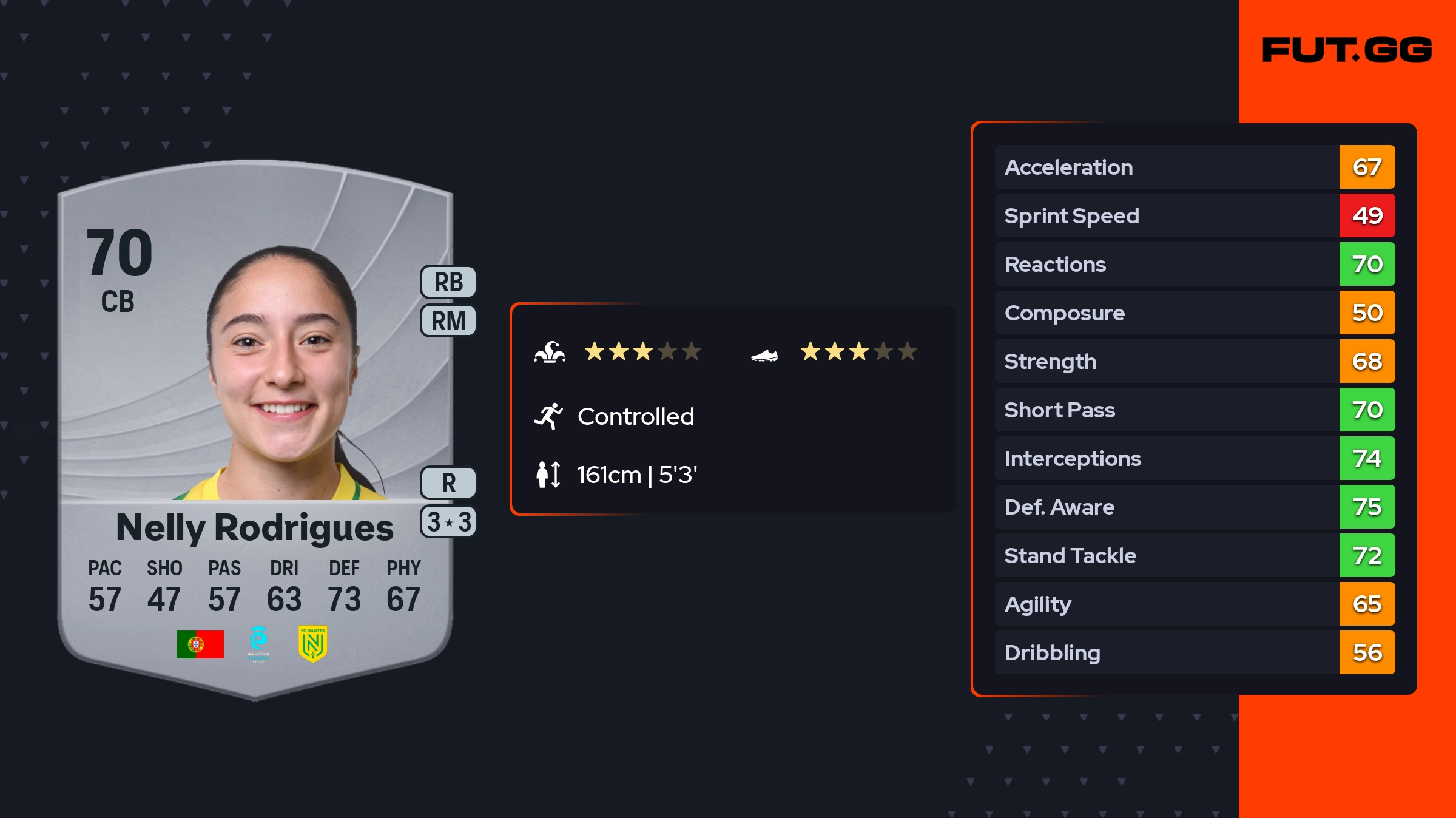Click the 3-star skill and weak foot badge
The width and height of the screenshot is (1456, 818).
pos(448,522)
